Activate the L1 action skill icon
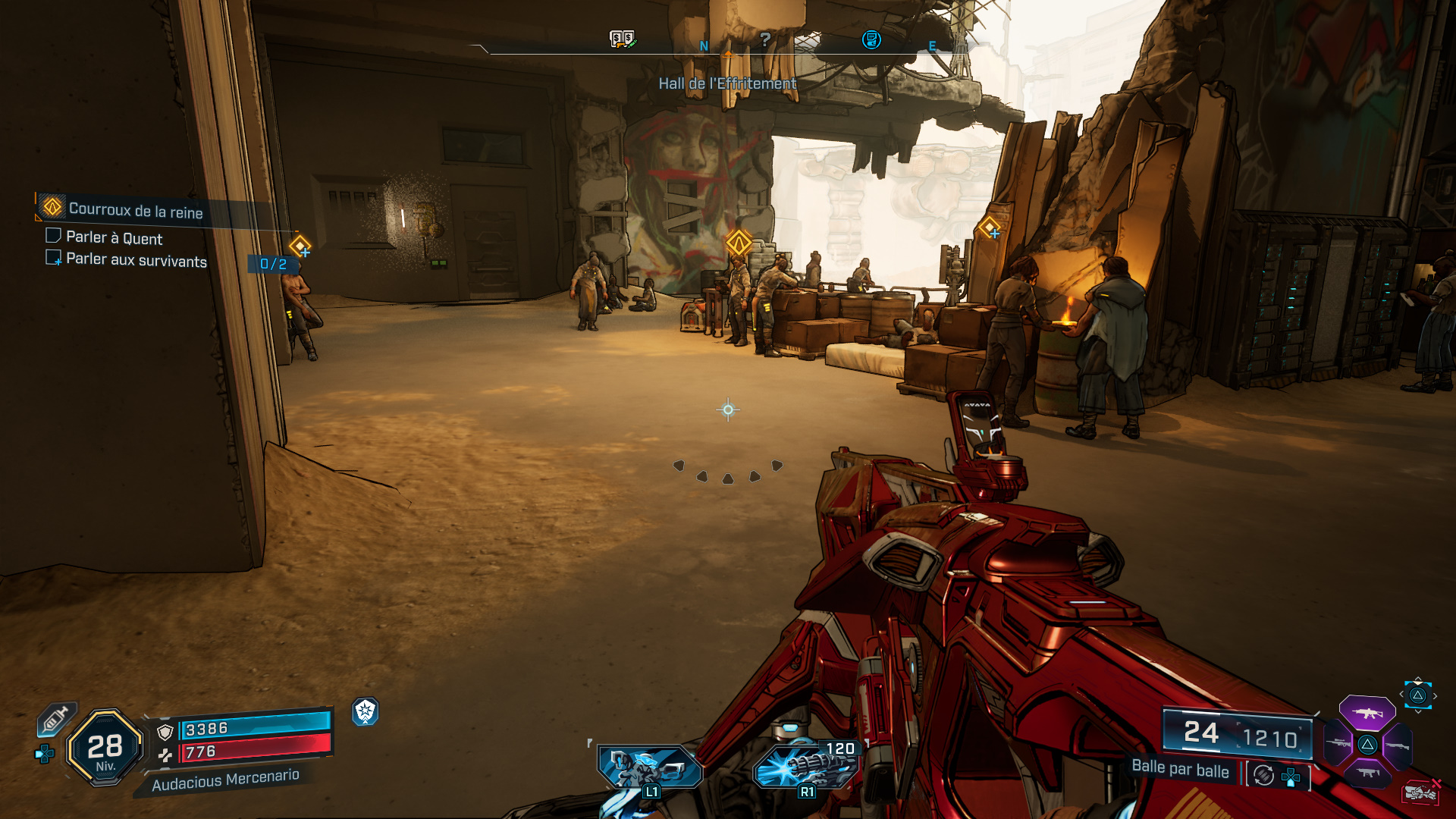1456x819 pixels. (648, 767)
